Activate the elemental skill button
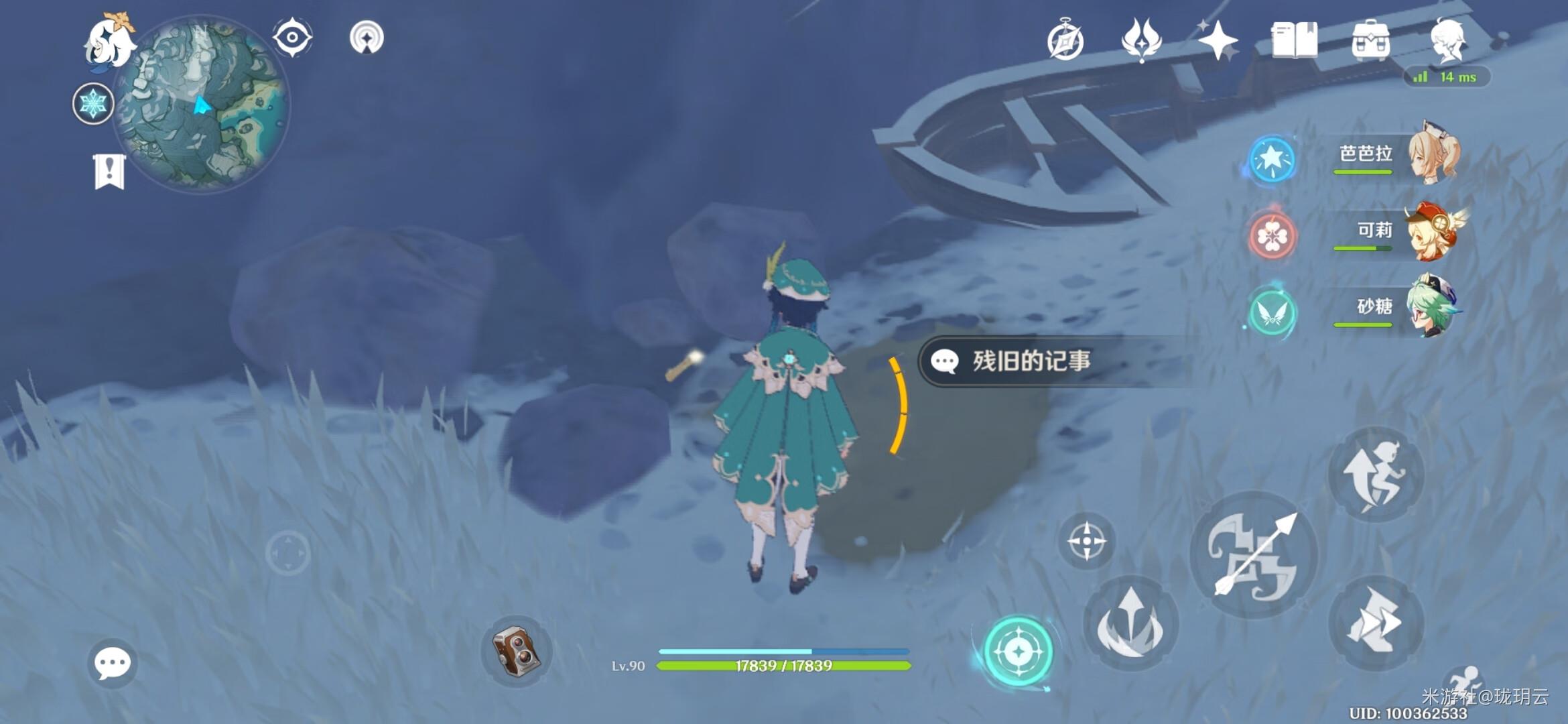The width and height of the screenshot is (1568, 724). (x=1131, y=623)
